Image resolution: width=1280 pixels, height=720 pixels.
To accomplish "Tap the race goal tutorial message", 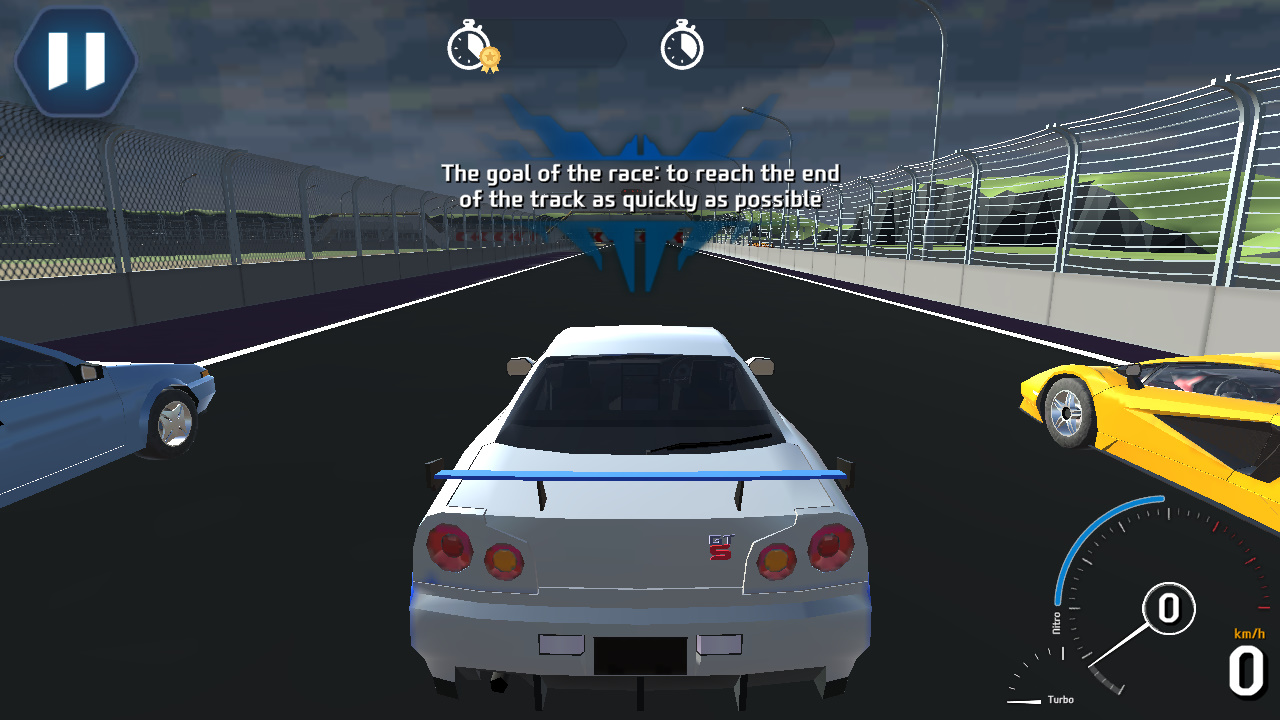I will pos(640,186).
